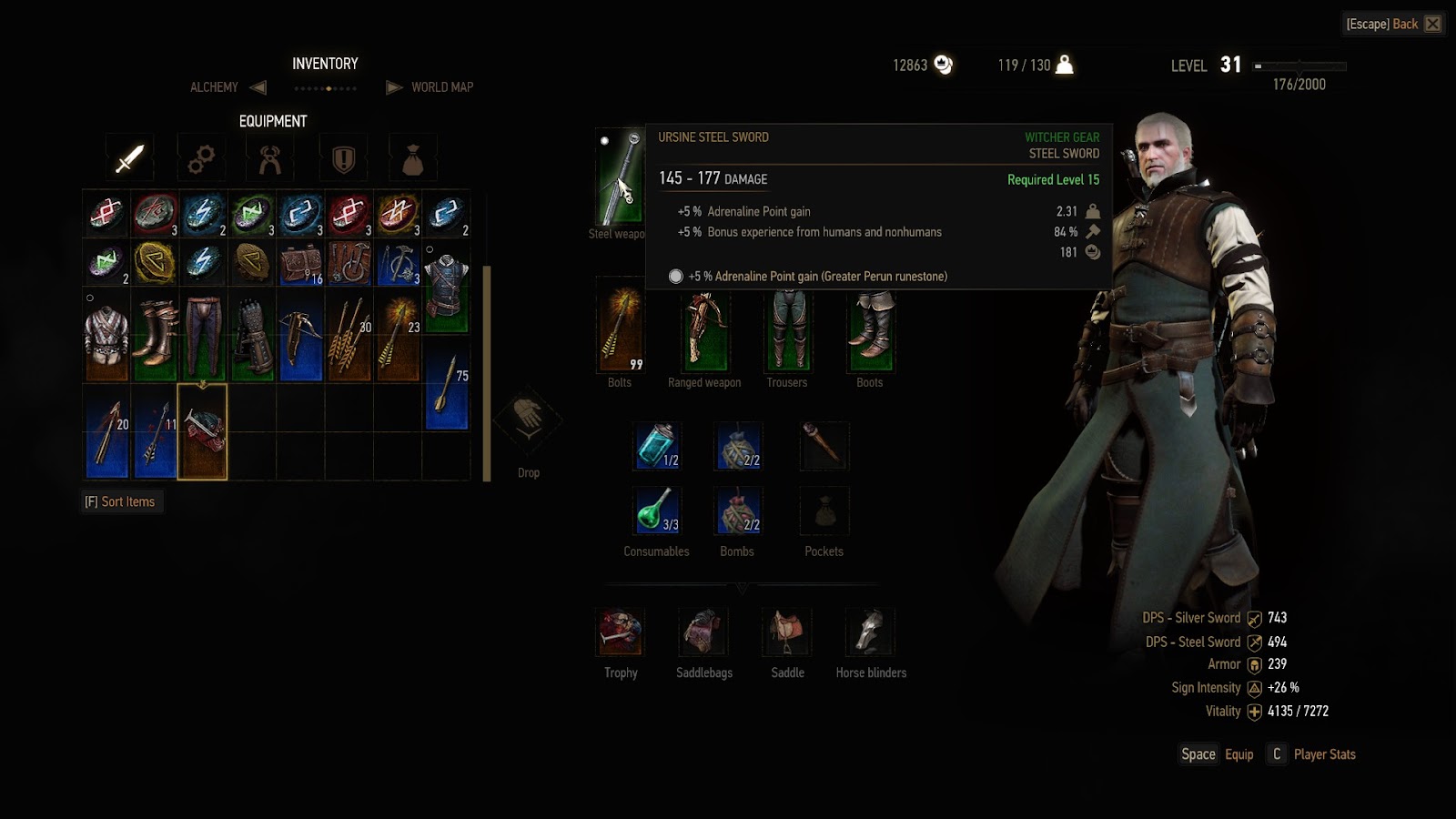Image resolution: width=1456 pixels, height=819 pixels.
Task: Open the Saddlebags equipment slot
Action: pos(703,632)
